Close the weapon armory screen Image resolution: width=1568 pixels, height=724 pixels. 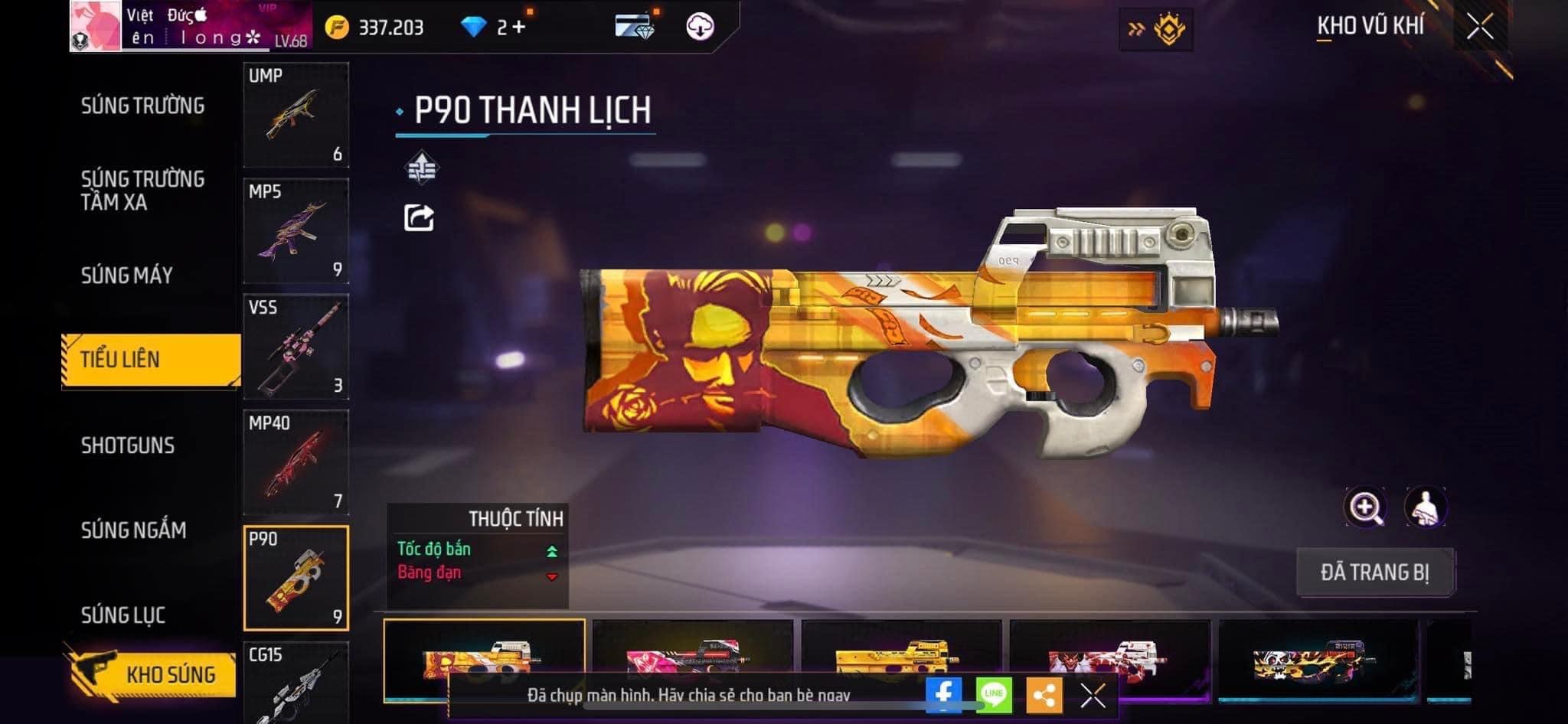click(1479, 28)
